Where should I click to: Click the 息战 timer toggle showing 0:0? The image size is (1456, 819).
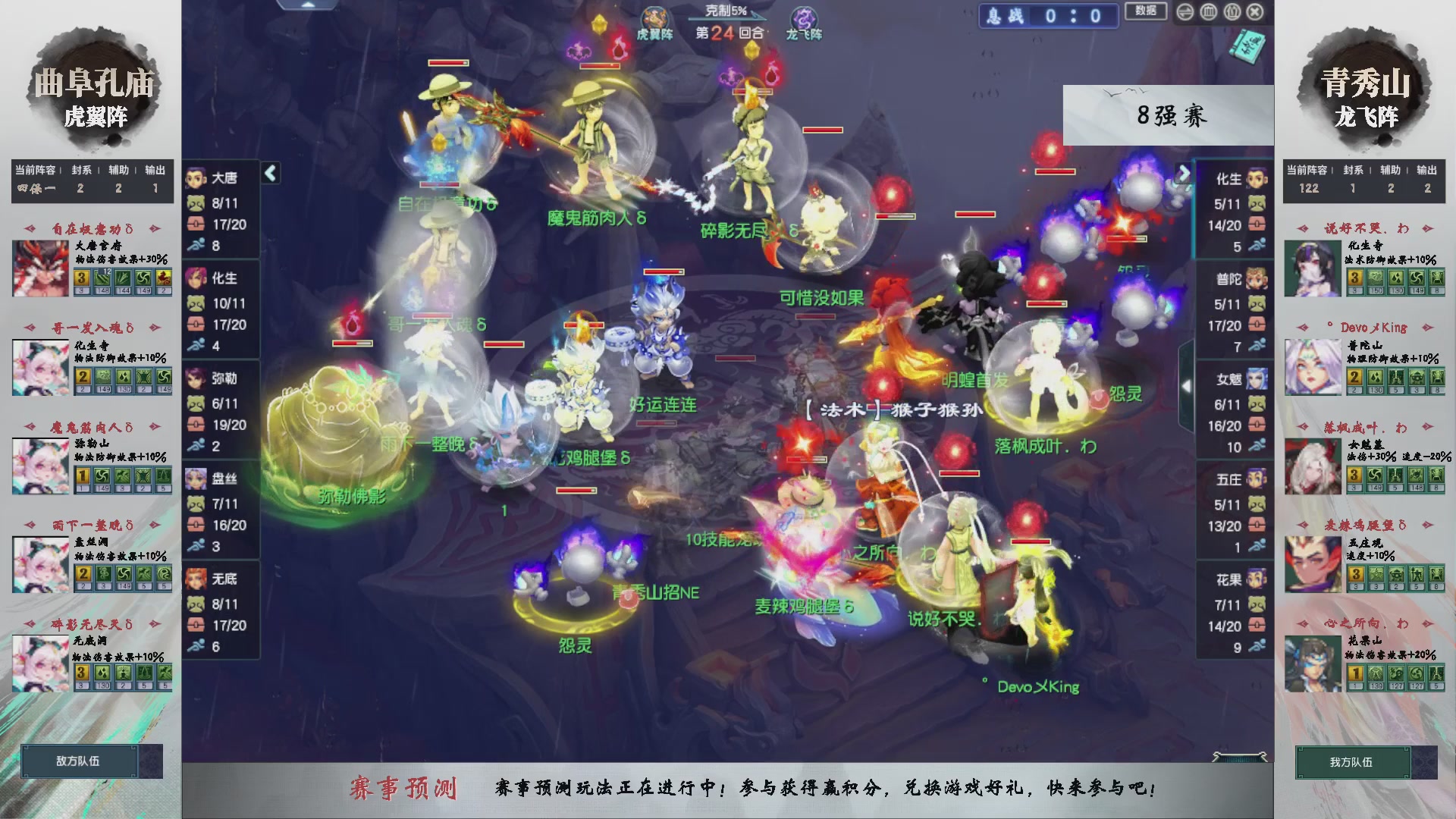pyautogui.click(x=1048, y=16)
